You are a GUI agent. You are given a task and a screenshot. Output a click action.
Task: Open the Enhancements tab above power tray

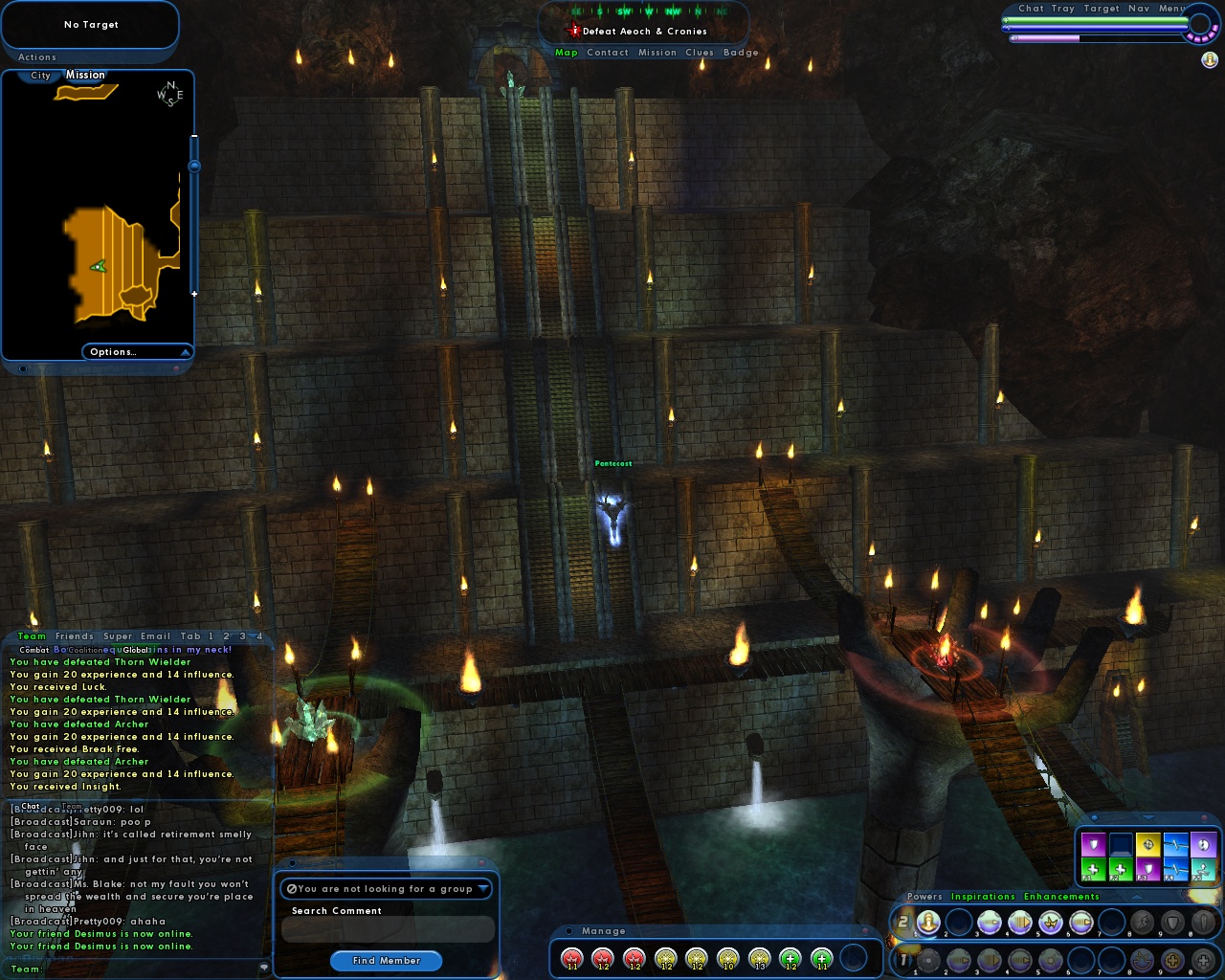(1061, 897)
